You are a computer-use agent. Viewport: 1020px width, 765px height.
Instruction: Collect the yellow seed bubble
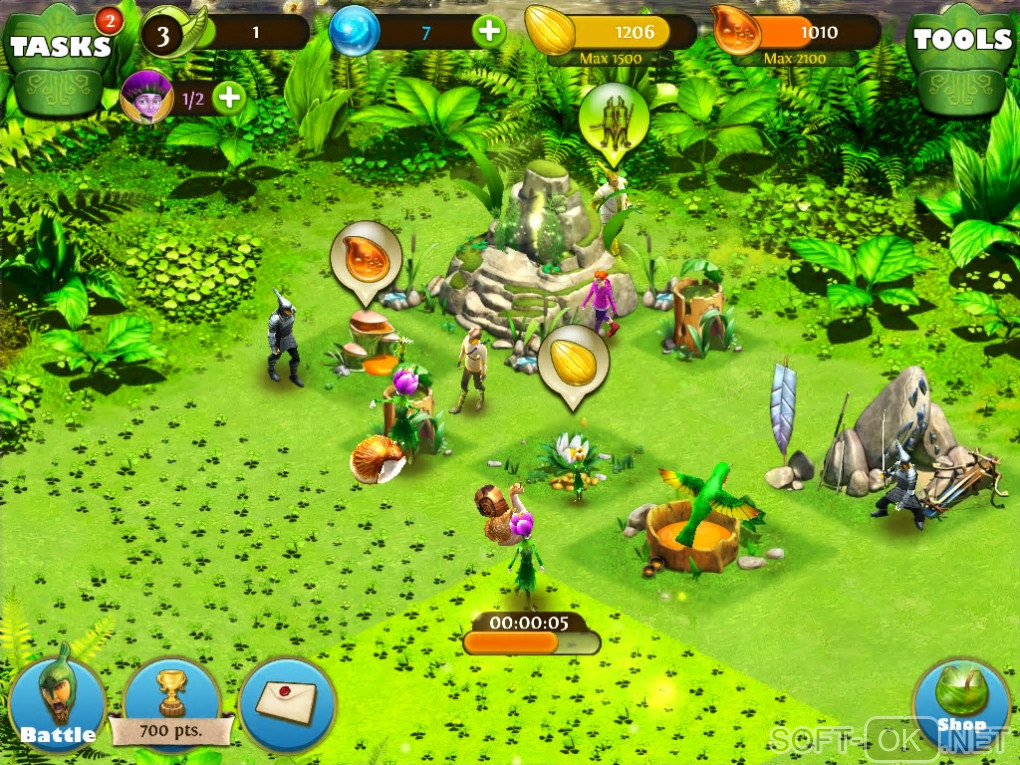(x=573, y=362)
